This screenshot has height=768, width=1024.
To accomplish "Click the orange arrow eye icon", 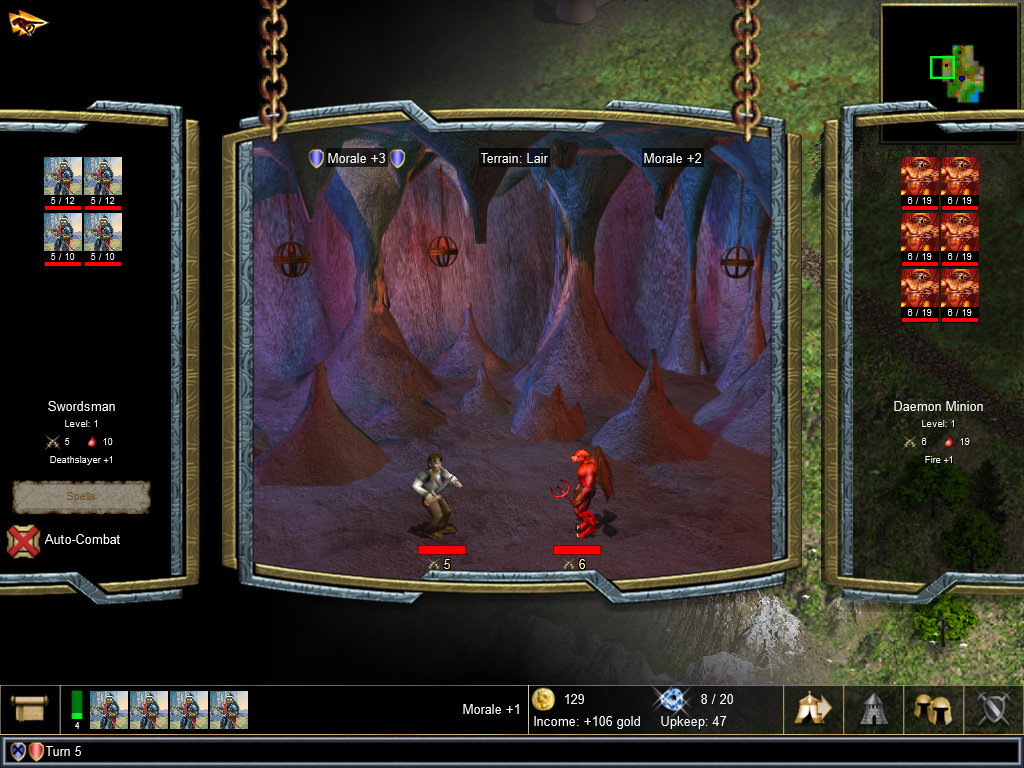I will (x=28, y=22).
